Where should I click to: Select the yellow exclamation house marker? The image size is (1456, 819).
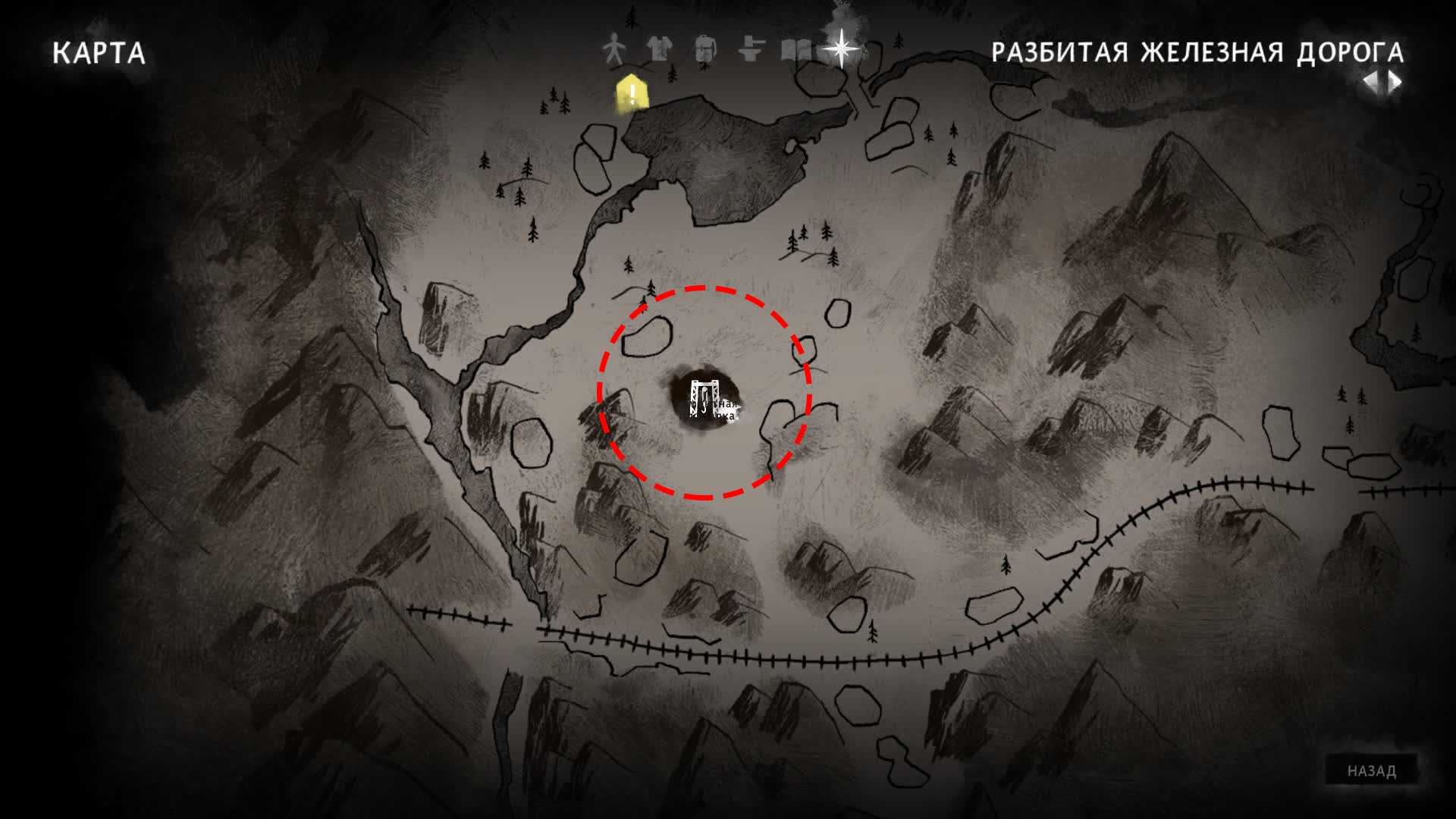tap(632, 95)
